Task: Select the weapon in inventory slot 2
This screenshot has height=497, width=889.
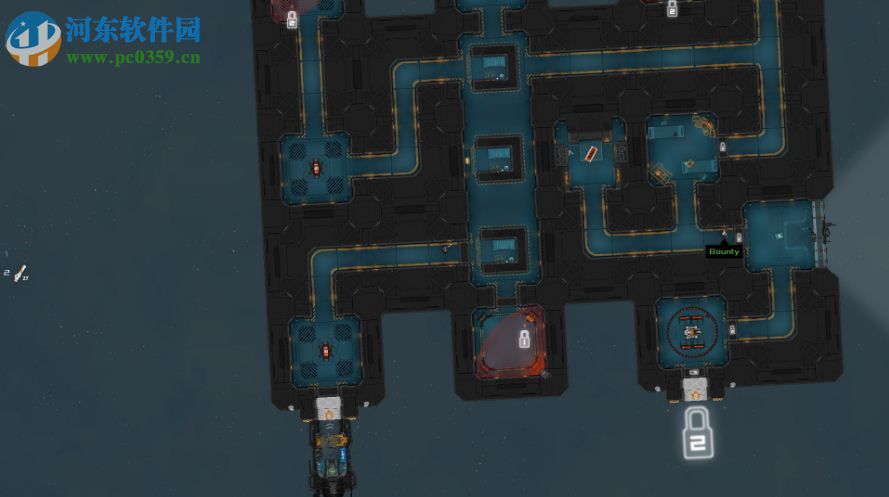Action: (x=18, y=273)
